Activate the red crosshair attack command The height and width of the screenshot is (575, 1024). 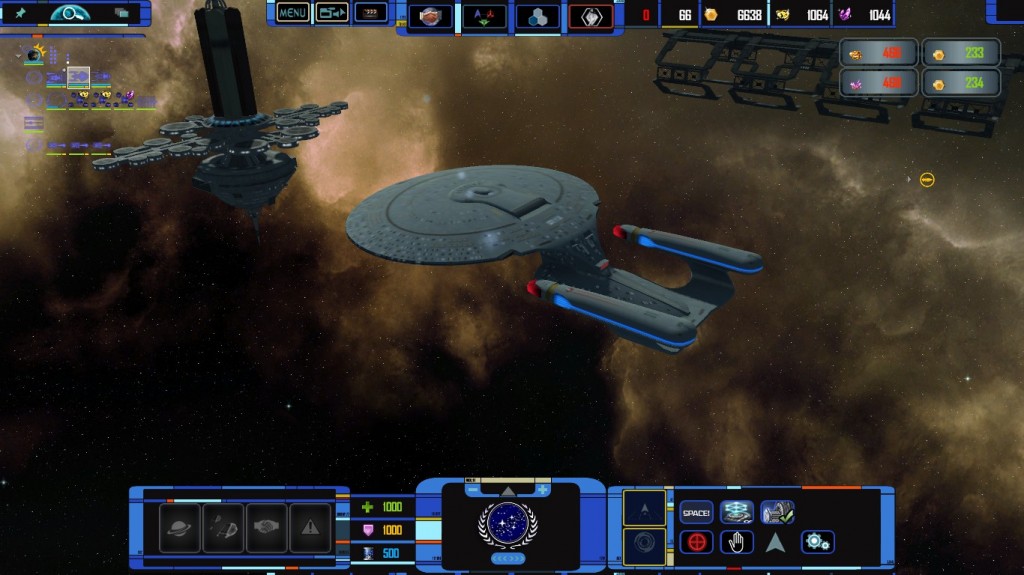(696, 542)
